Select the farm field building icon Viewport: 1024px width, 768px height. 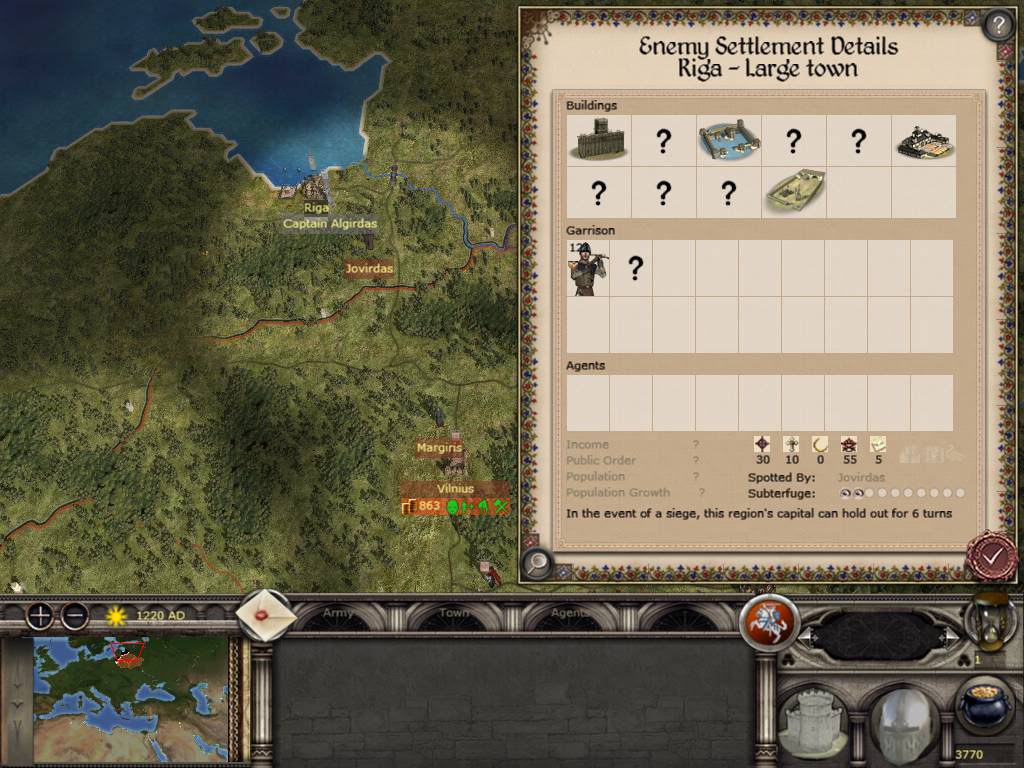pyautogui.click(x=794, y=192)
